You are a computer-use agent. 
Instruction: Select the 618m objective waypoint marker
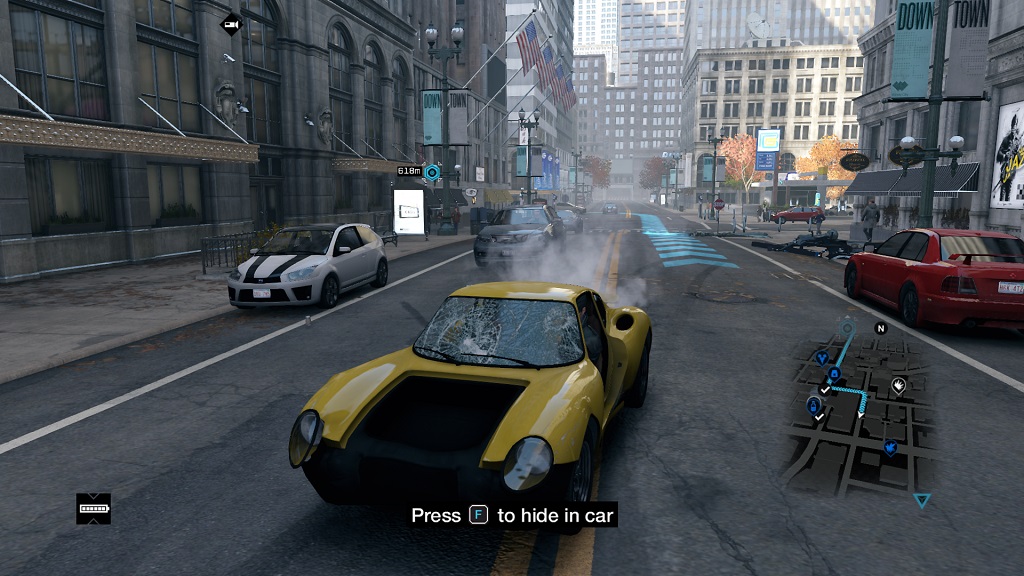(432, 172)
